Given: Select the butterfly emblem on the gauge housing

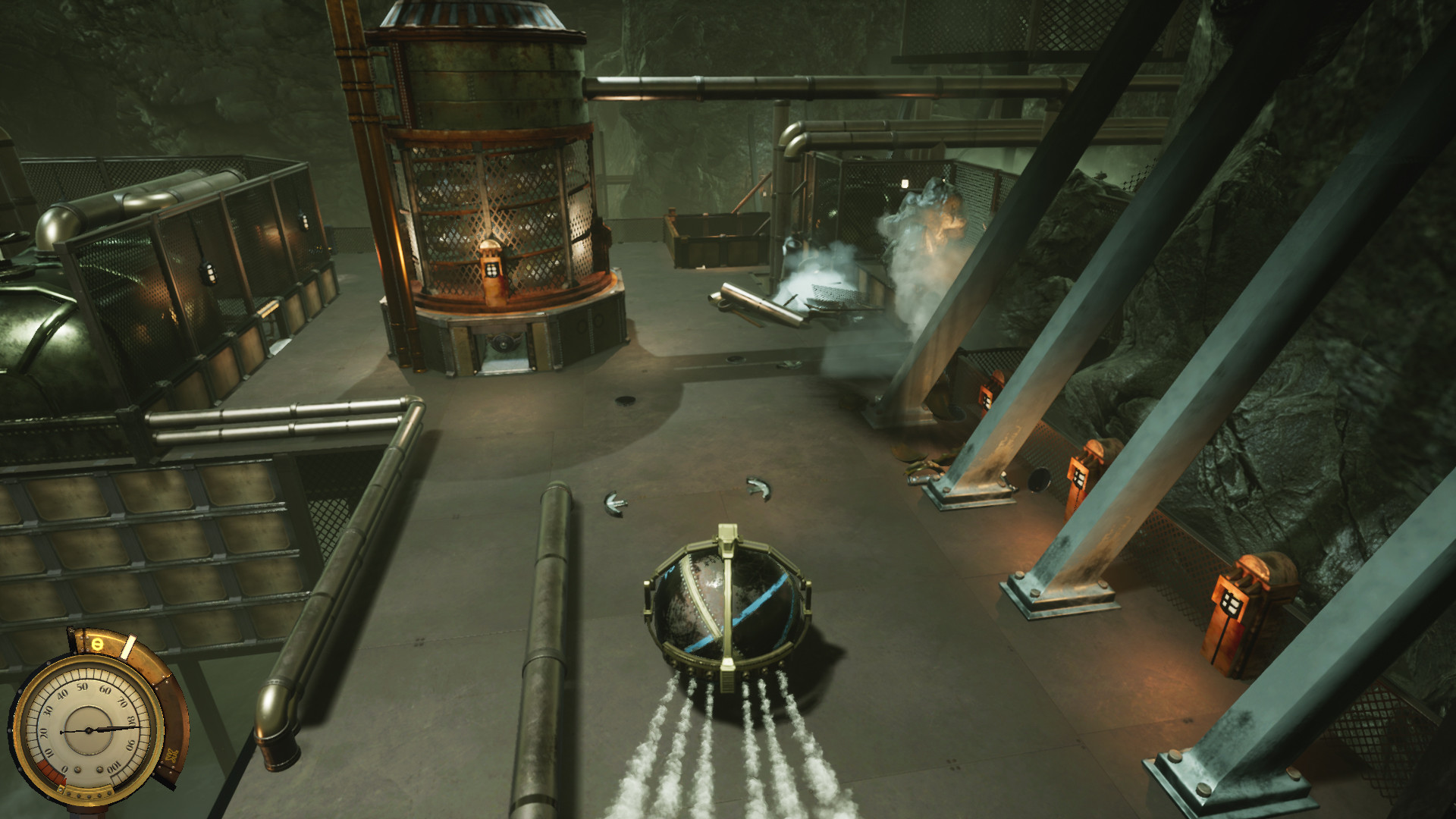Looking at the screenshot, I should [x=171, y=755].
